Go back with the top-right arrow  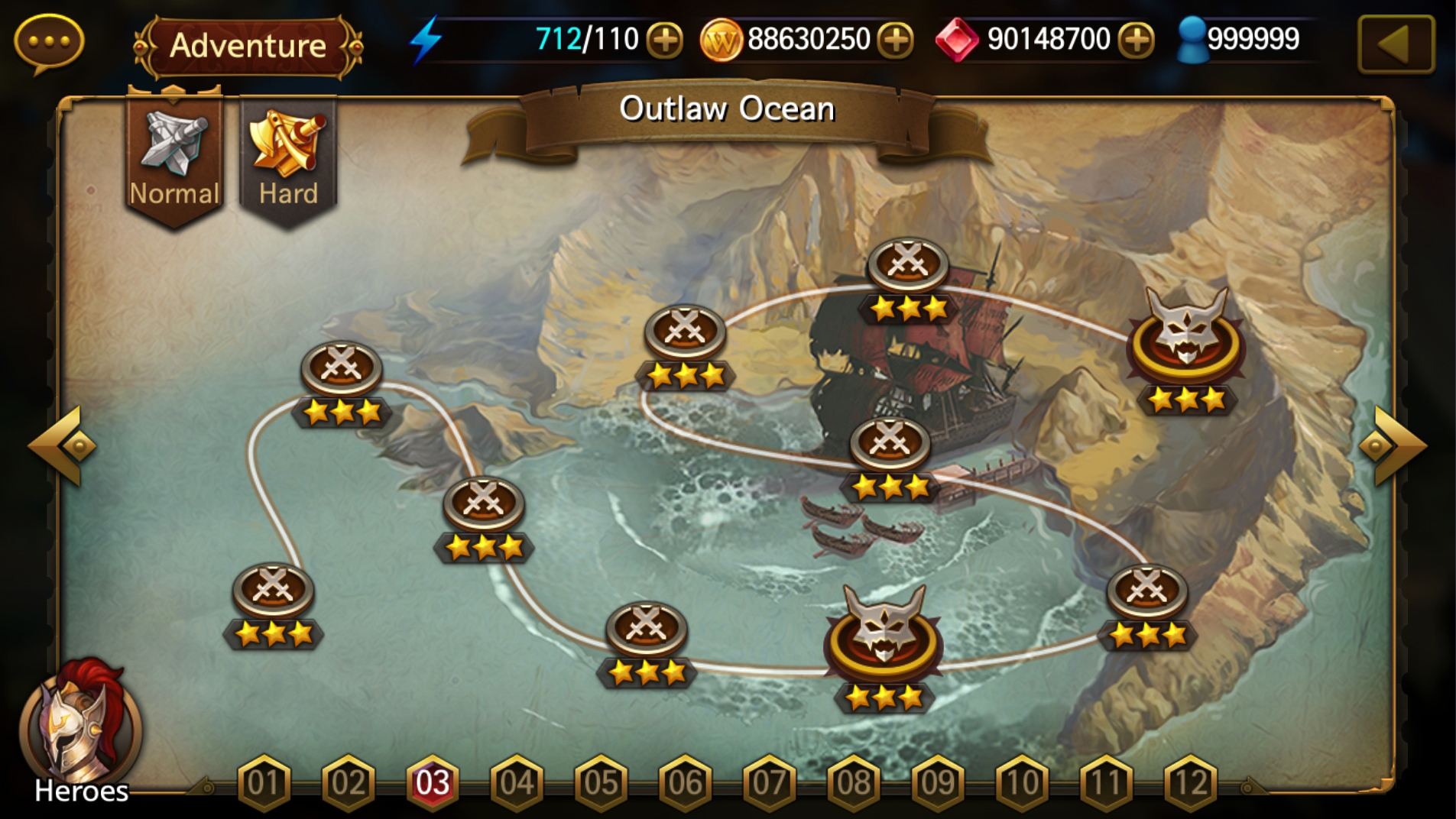tap(1395, 44)
